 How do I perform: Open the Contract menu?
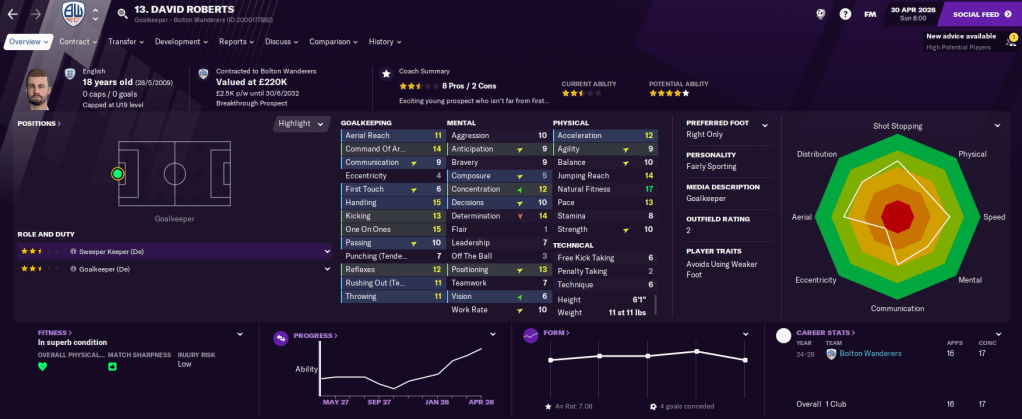[x=78, y=42]
